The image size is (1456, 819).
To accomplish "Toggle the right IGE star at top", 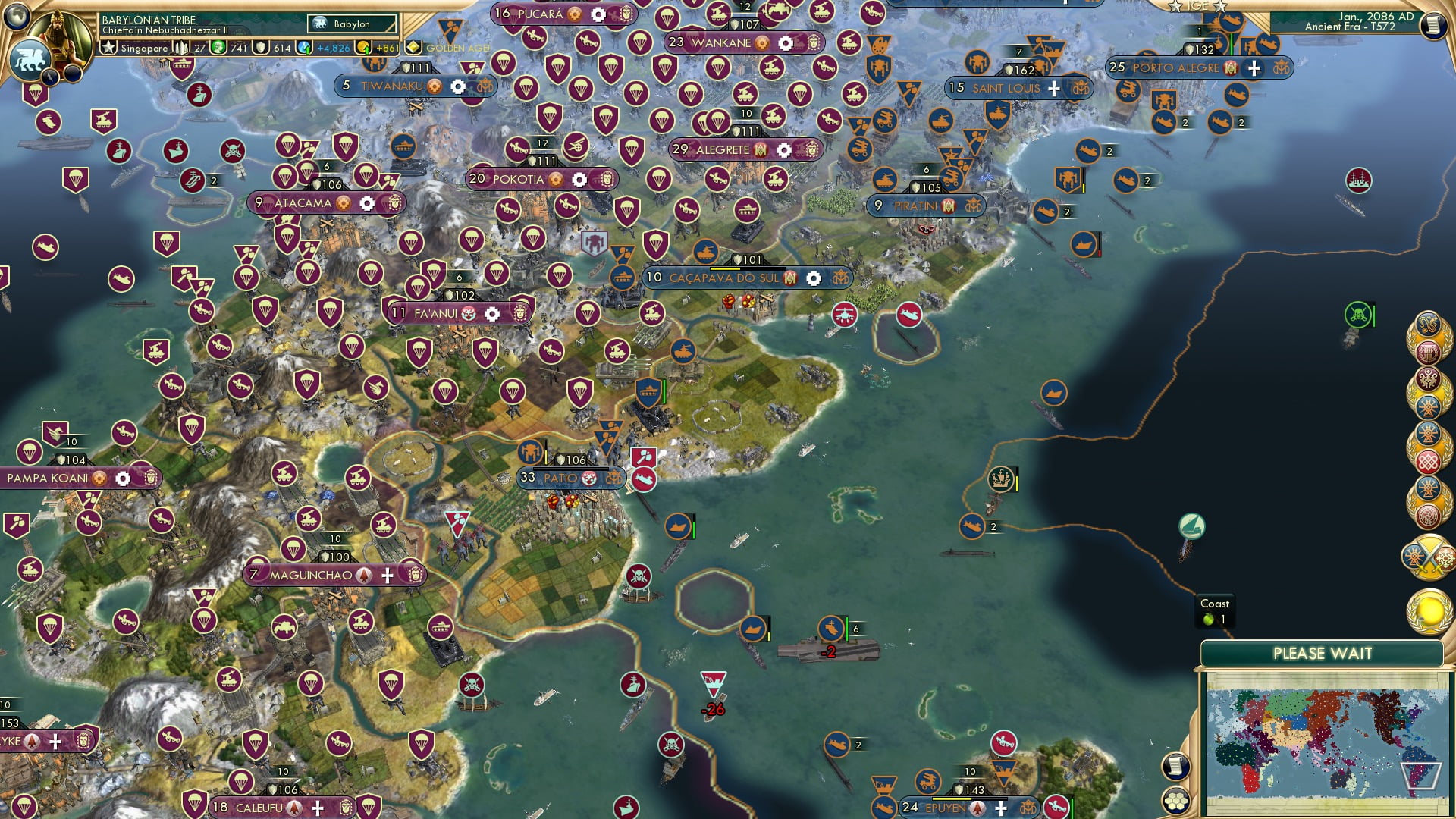I will [x=1218, y=6].
